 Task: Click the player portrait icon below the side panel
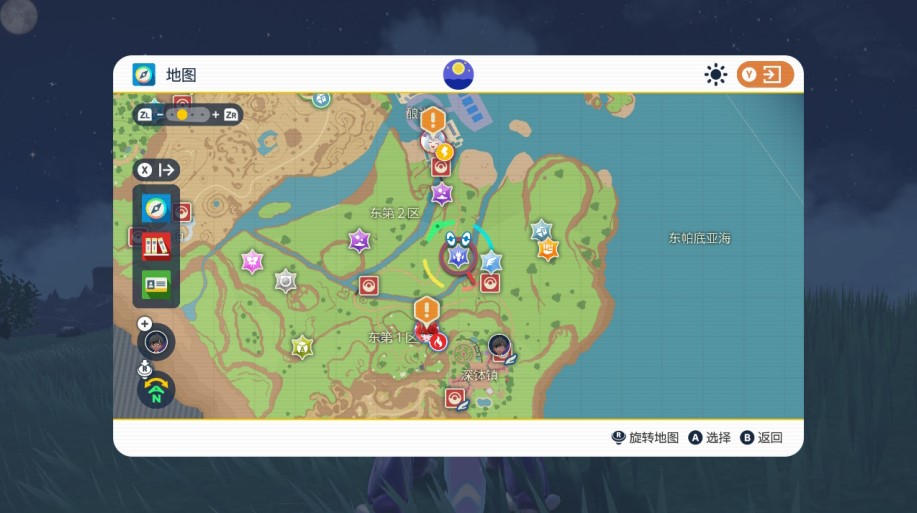[x=155, y=342]
